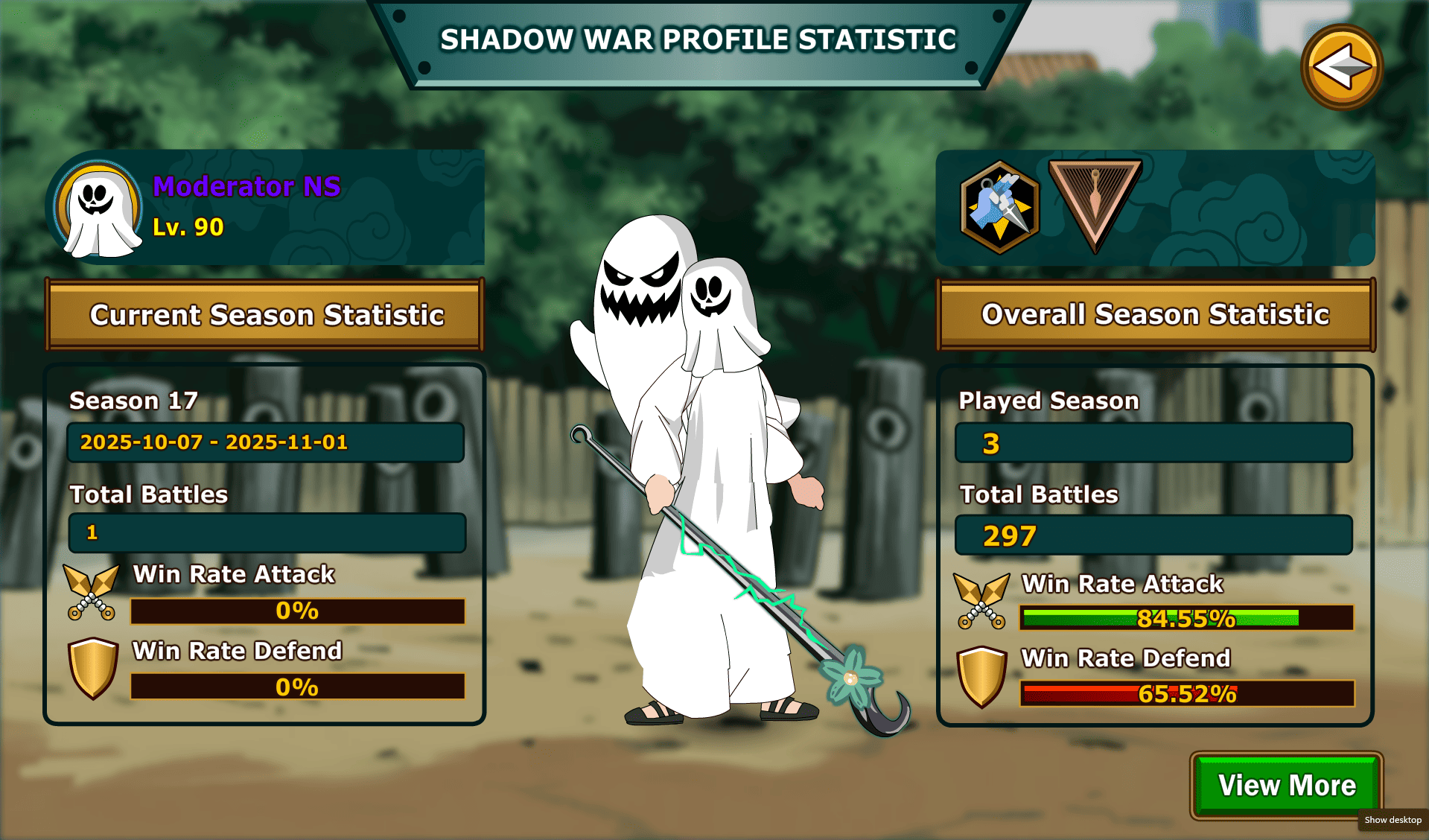The image size is (1429, 840).
Task: Click the orange back arrow button
Action: [x=1342, y=68]
